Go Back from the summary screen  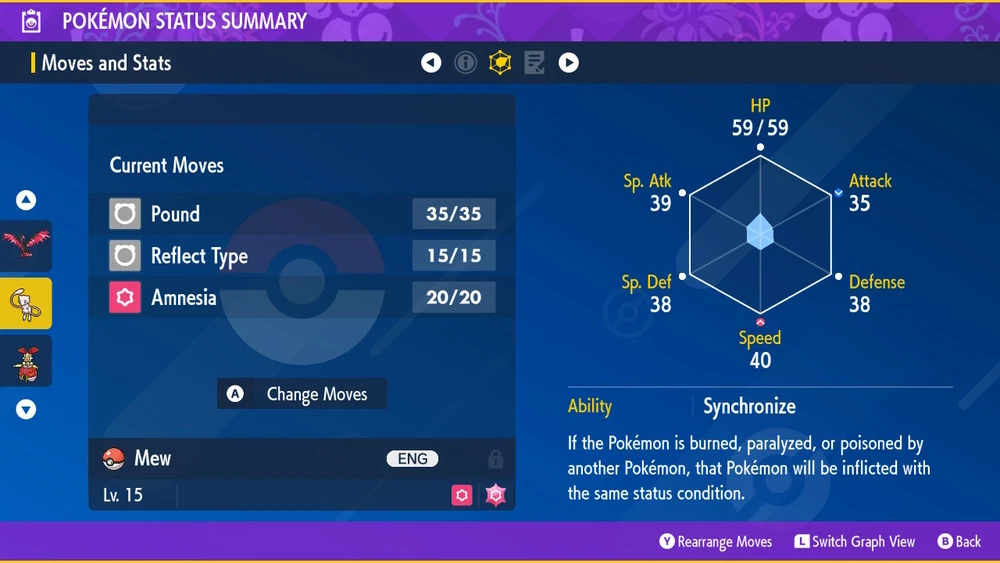pos(959,541)
